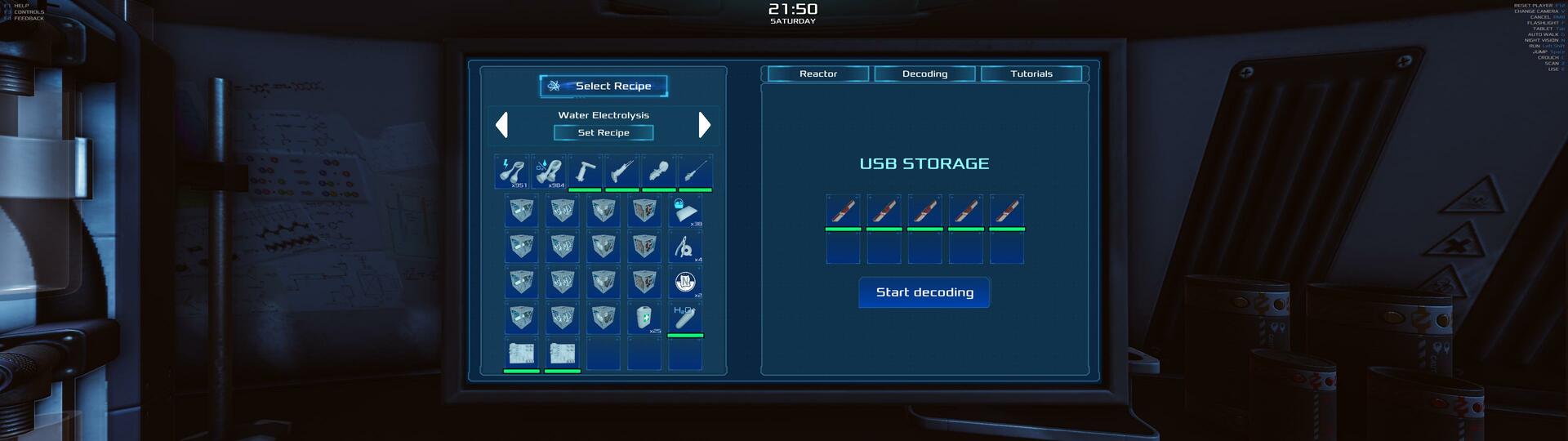Image resolution: width=1568 pixels, height=441 pixels.
Task: Switch to the Reactor tab
Action: pyautogui.click(x=817, y=73)
